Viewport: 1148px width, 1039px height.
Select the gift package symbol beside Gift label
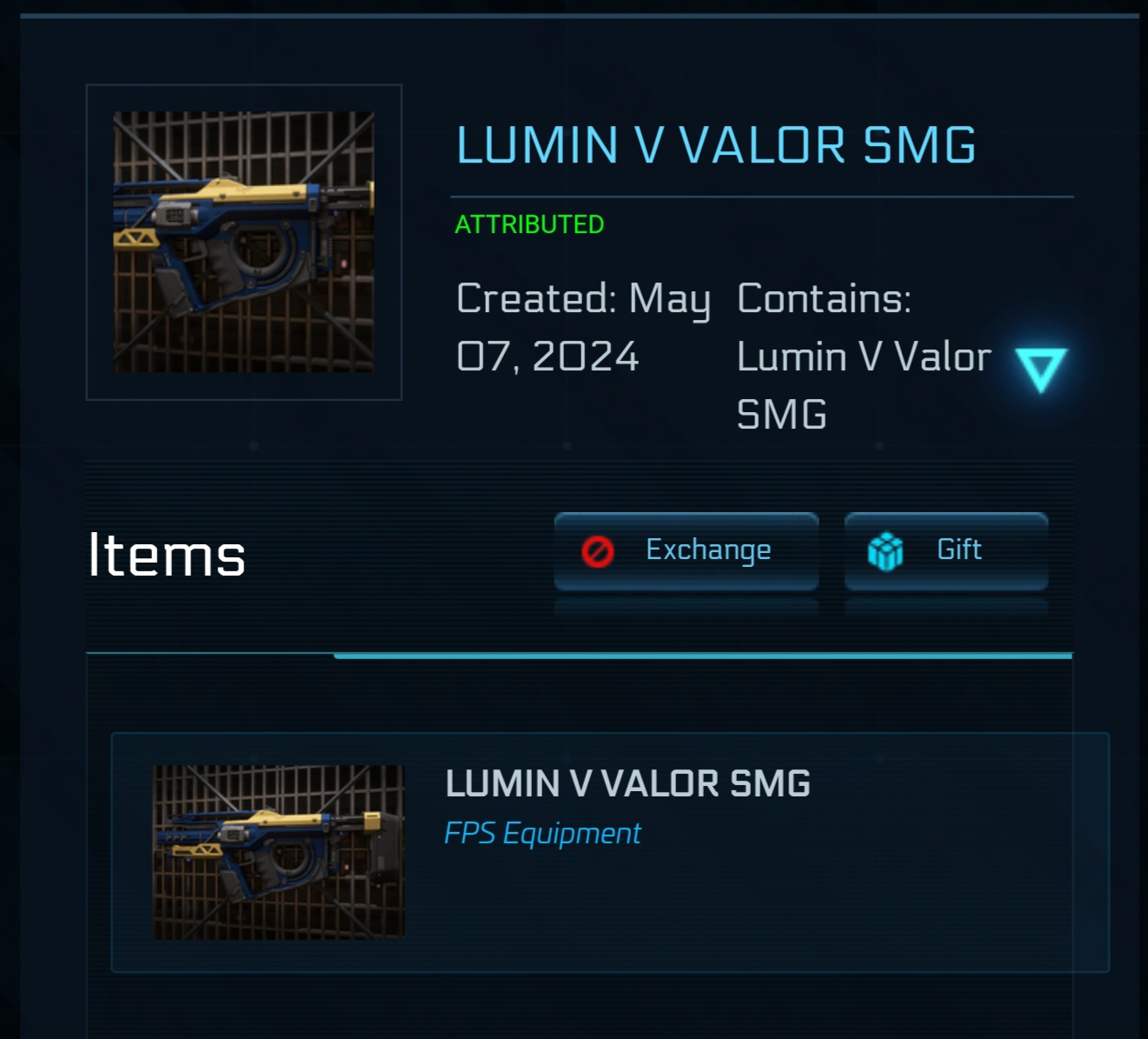point(885,549)
